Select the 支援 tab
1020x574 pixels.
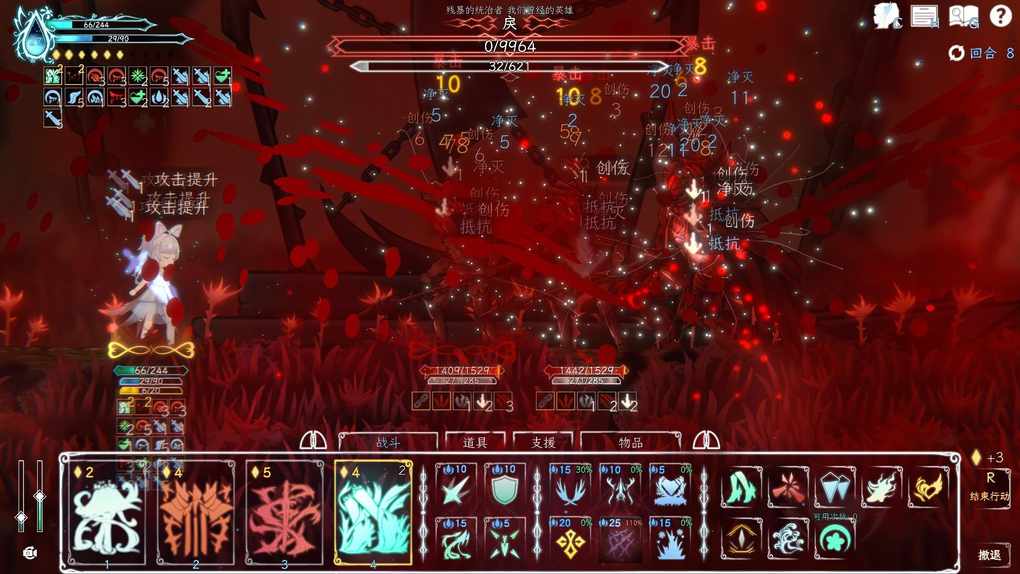click(x=543, y=442)
